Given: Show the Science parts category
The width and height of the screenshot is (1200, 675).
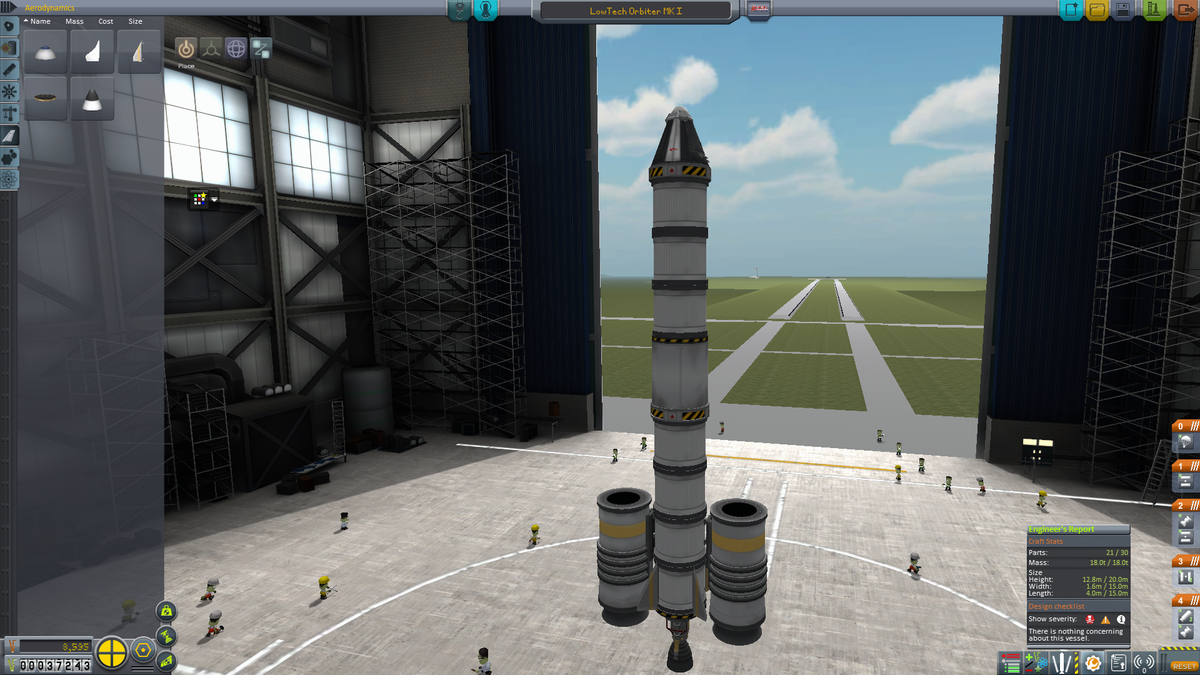Looking at the screenshot, I should coord(9,179).
